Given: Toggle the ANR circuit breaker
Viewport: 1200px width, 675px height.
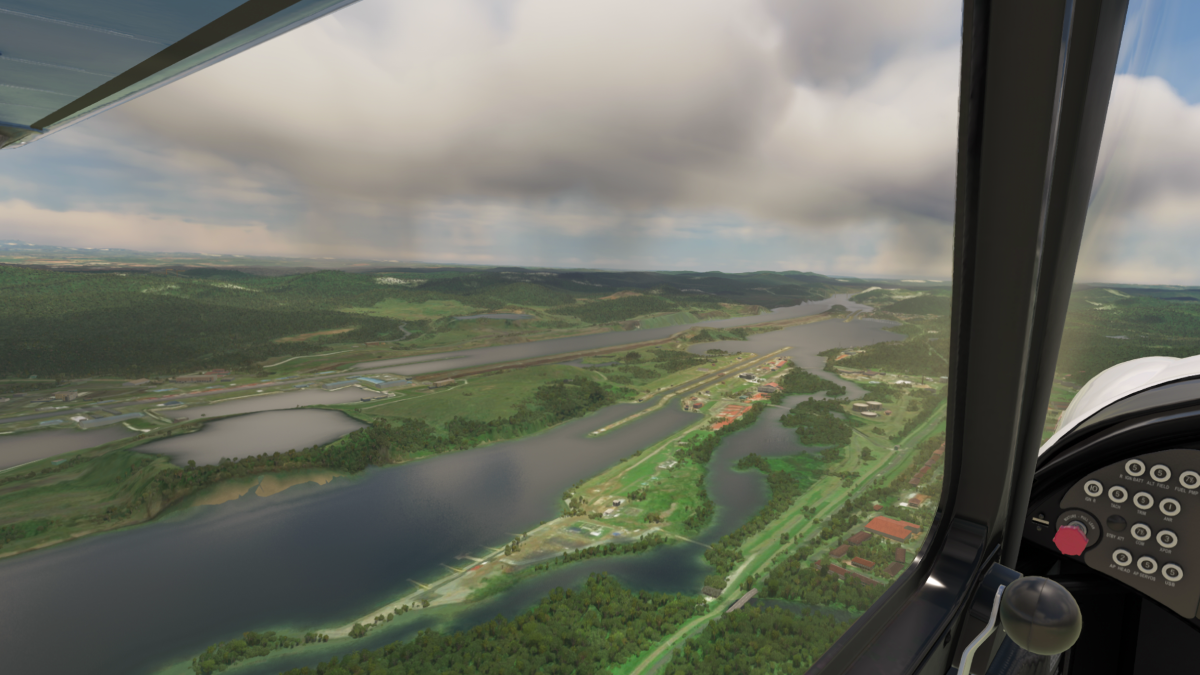Looking at the screenshot, I should [1170, 507].
